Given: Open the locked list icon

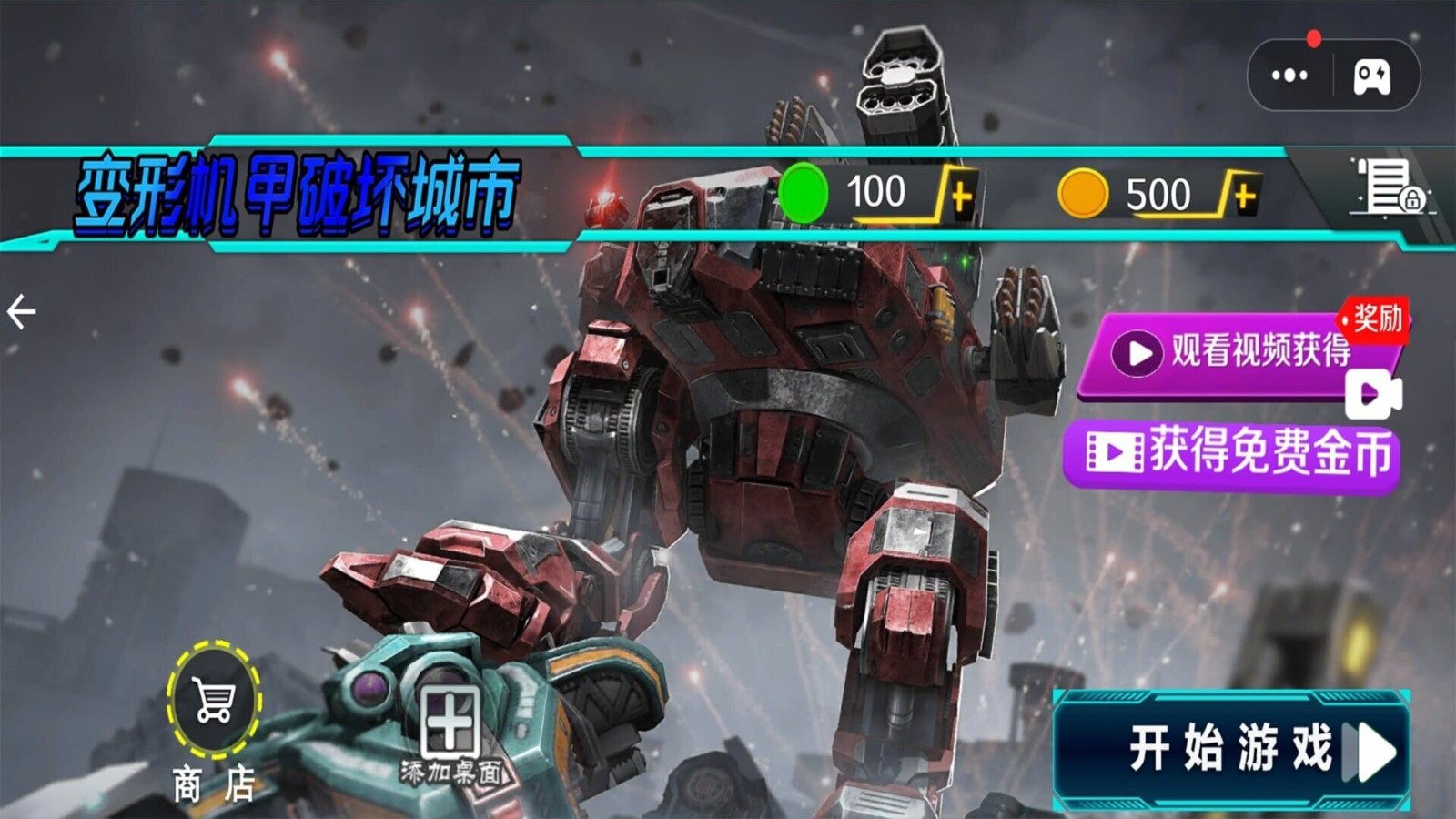Looking at the screenshot, I should (x=1389, y=187).
